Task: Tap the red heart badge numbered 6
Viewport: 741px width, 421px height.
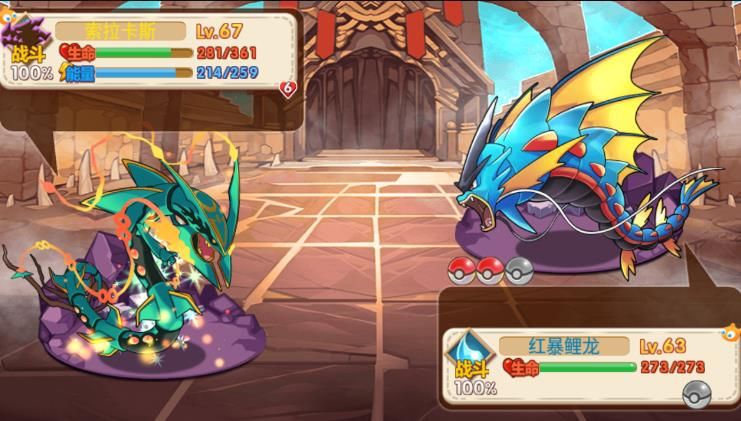Action: coord(290,89)
